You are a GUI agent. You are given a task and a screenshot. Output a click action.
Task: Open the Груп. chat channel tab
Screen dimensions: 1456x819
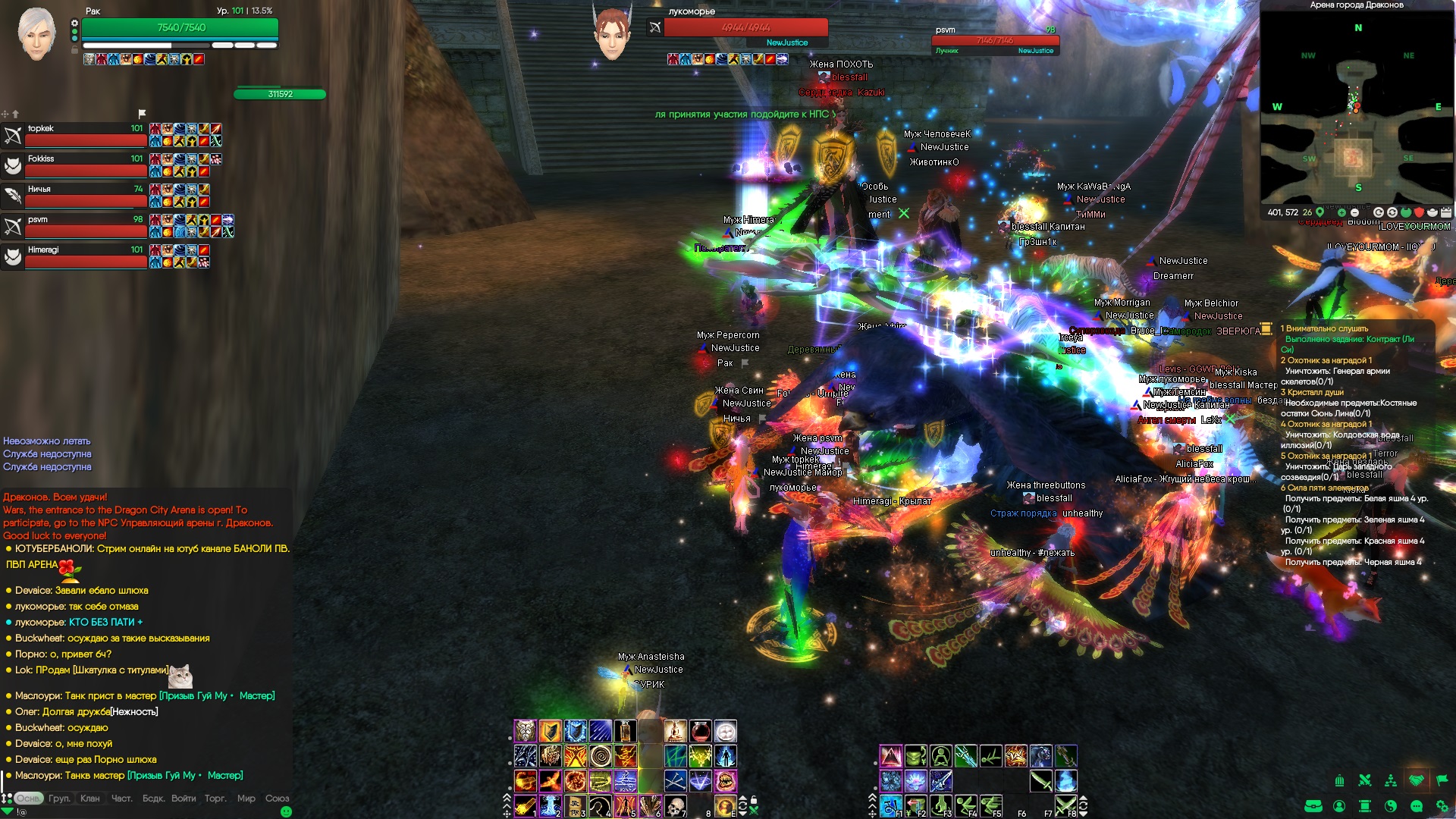59,799
